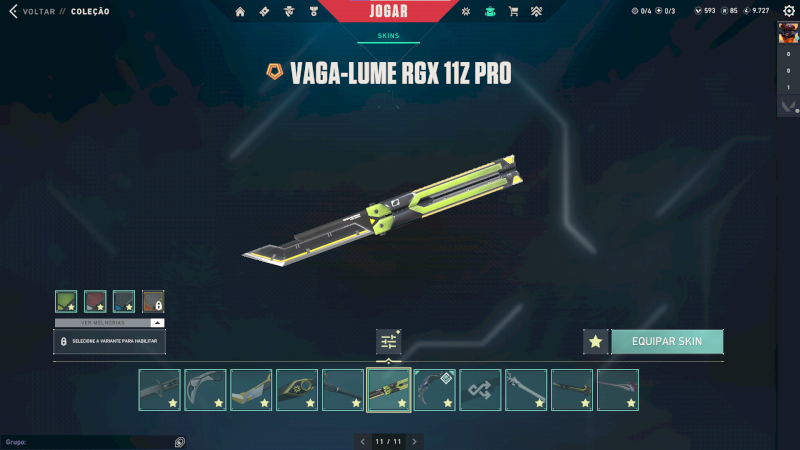Screen dimensions: 800x450
Task: Go to the previous skin page arrow
Action: pyautogui.click(x=363, y=441)
